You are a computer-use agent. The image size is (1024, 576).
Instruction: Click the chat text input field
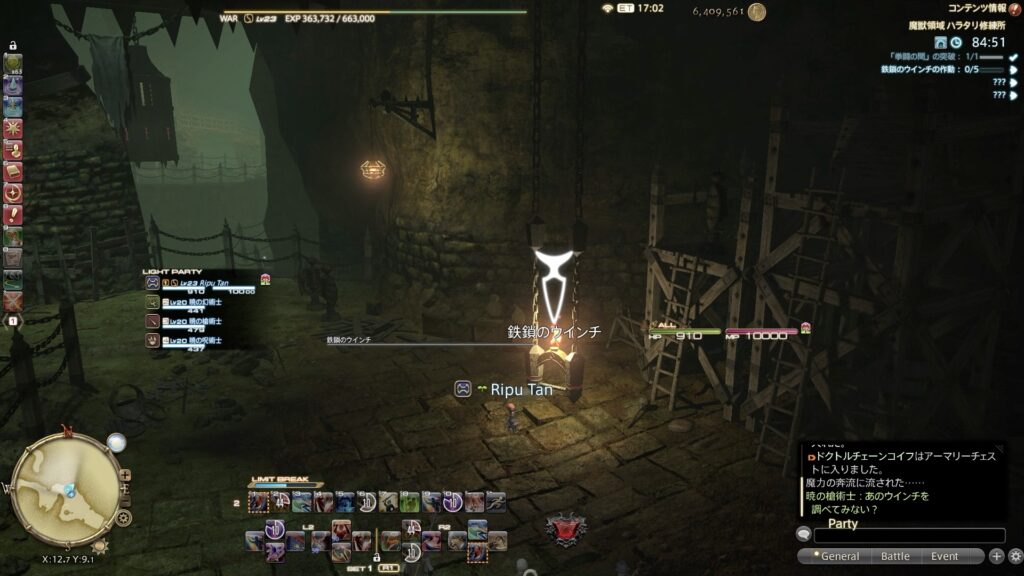[908, 536]
